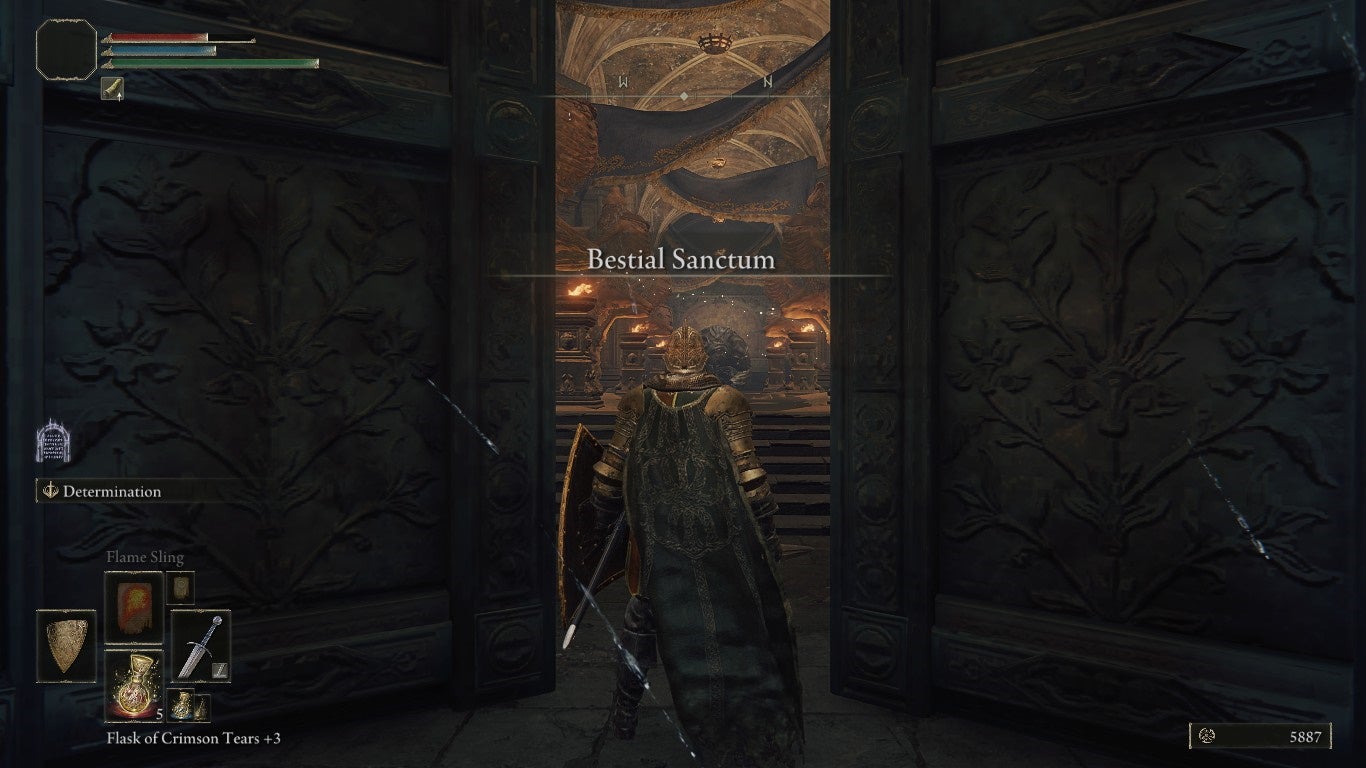This screenshot has height=768, width=1366.
Task: Click the sacred seal catalyst slot icon
Action: [180, 588]
